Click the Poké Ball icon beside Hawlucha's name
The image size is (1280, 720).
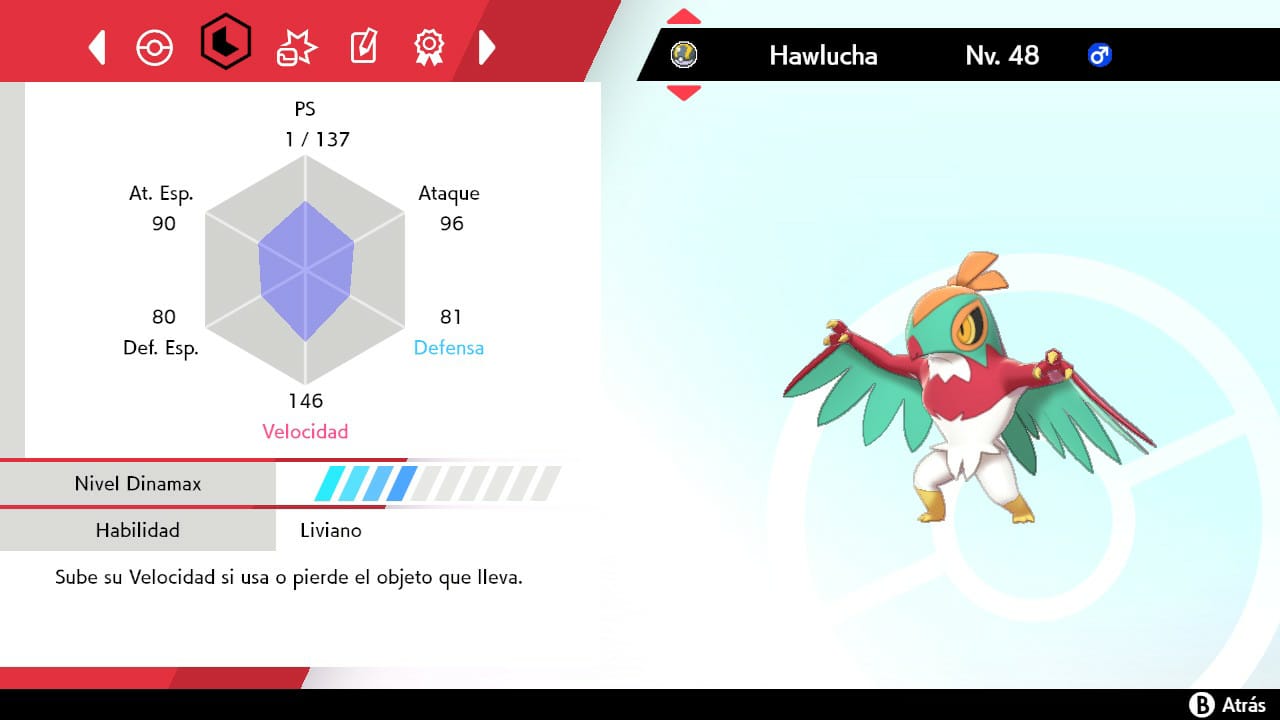pos(684,55)
